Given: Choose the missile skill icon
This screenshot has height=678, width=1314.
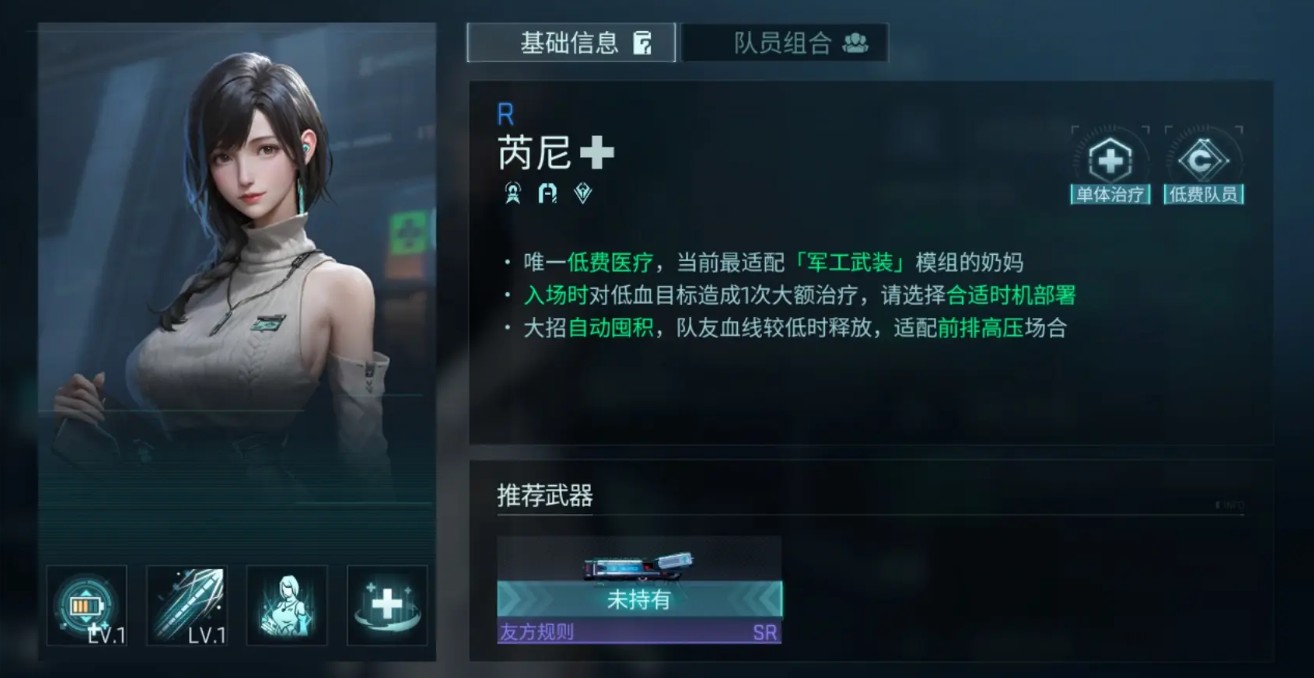Looking at the screenshot, I should 187,605.
